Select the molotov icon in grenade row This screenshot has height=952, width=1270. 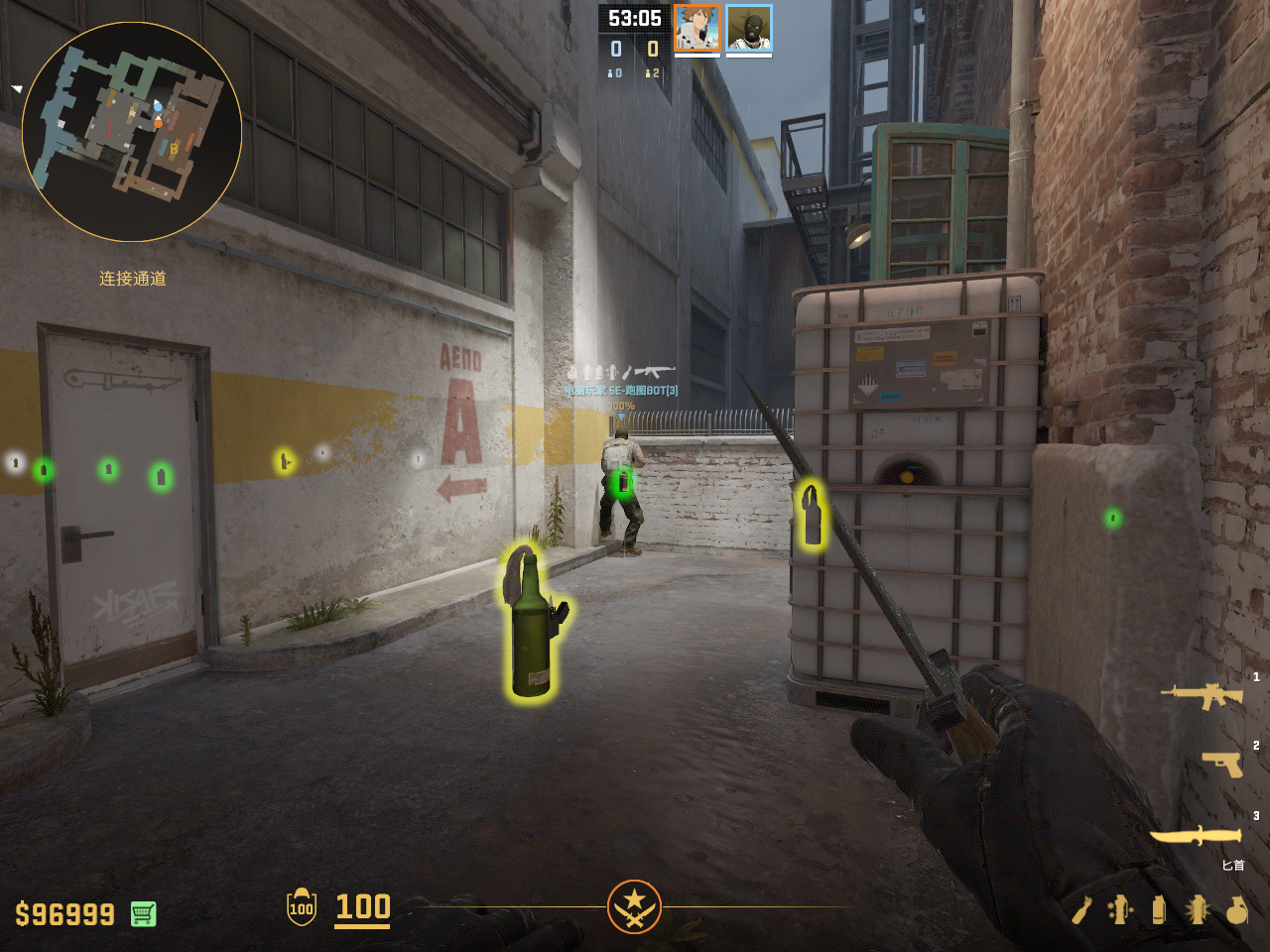(1081, 909)
